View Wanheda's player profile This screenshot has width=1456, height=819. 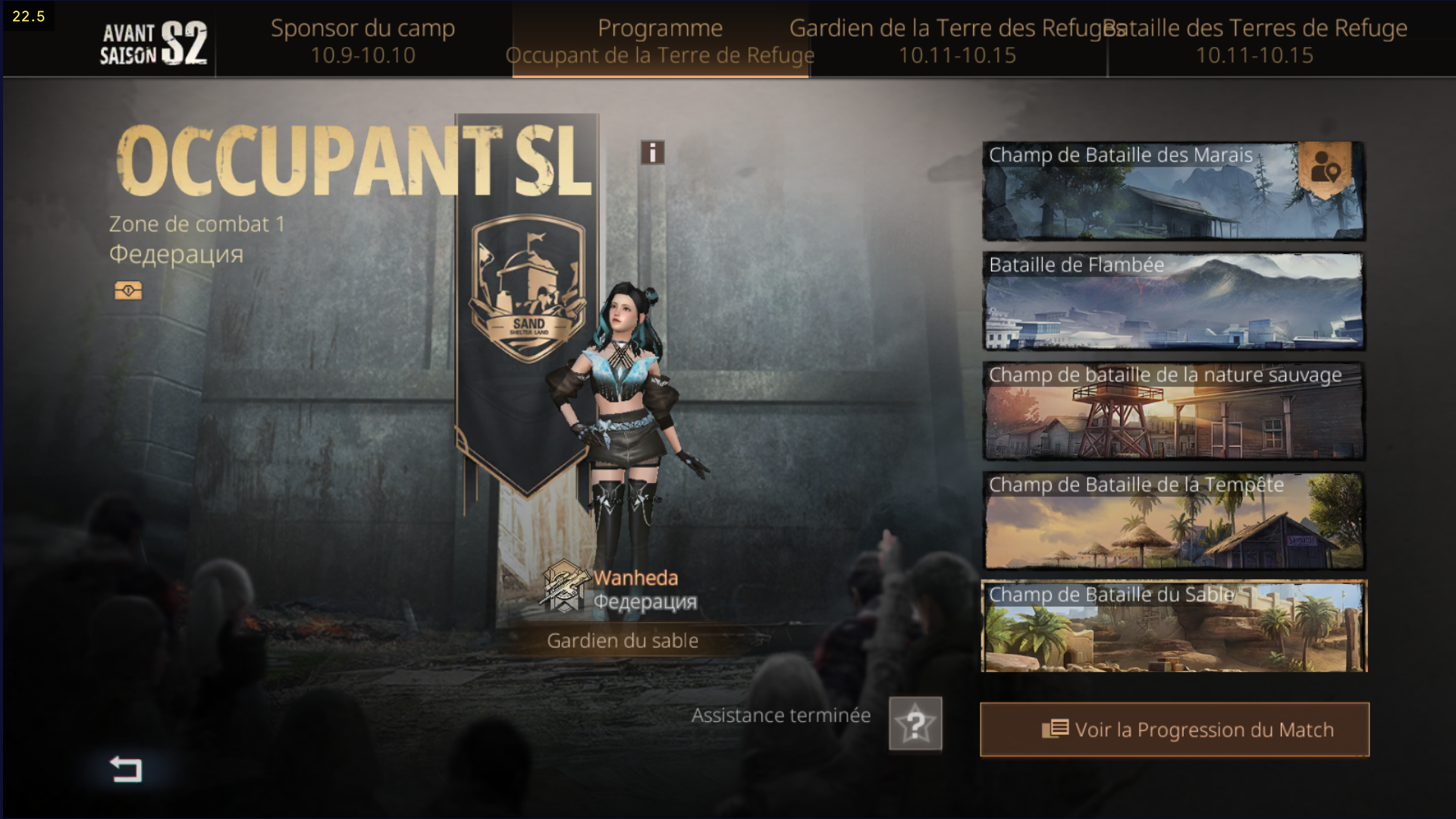coord(635,579)
